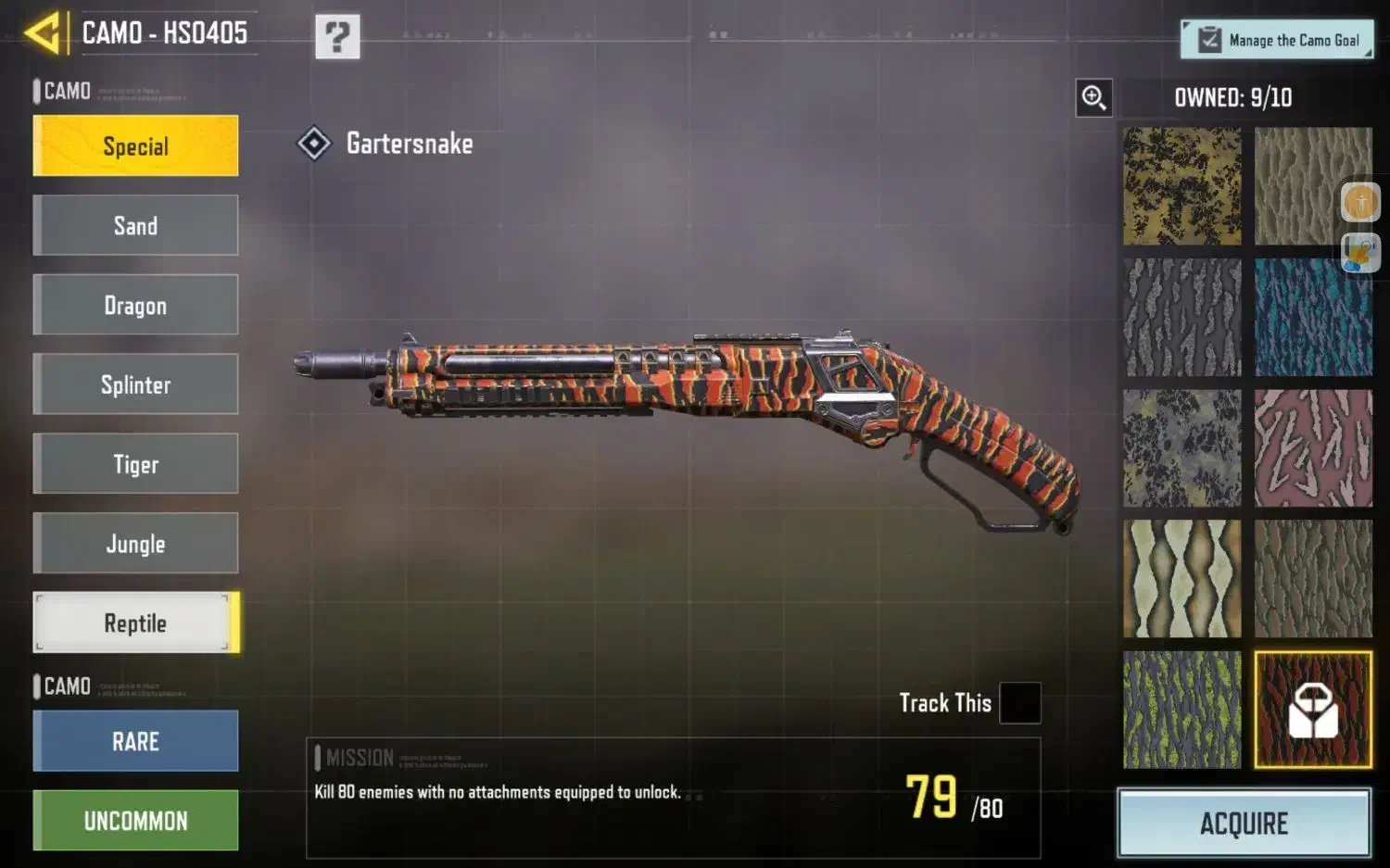Select the Special camo category
Image resolution: width=1390 pixels, height=868 pixels.
click(135, 146)
